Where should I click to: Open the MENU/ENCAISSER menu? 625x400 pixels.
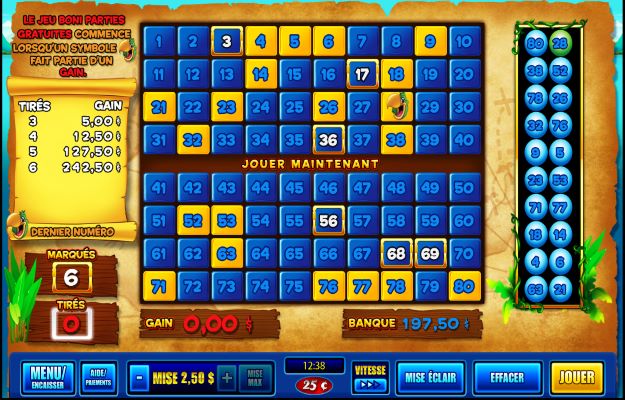coord(46,378)
